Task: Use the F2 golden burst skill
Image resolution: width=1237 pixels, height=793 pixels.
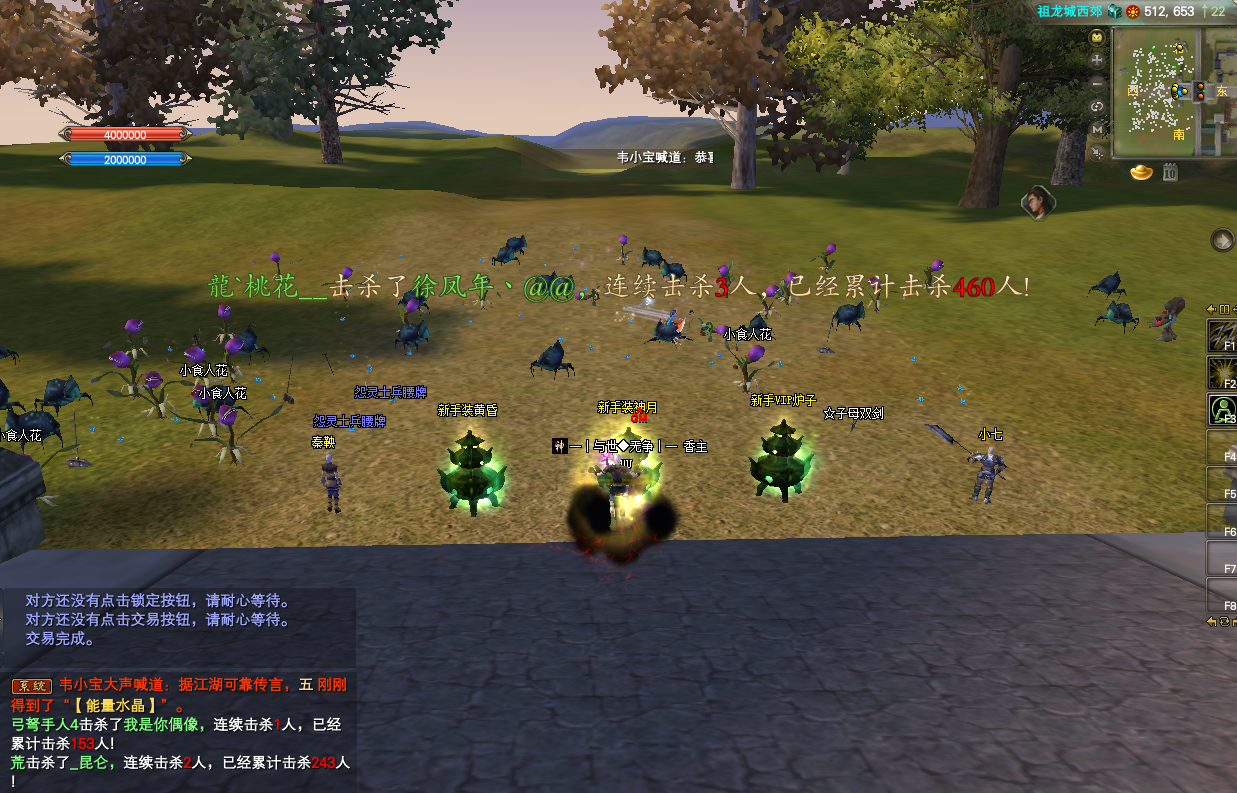Action: 1222,372
